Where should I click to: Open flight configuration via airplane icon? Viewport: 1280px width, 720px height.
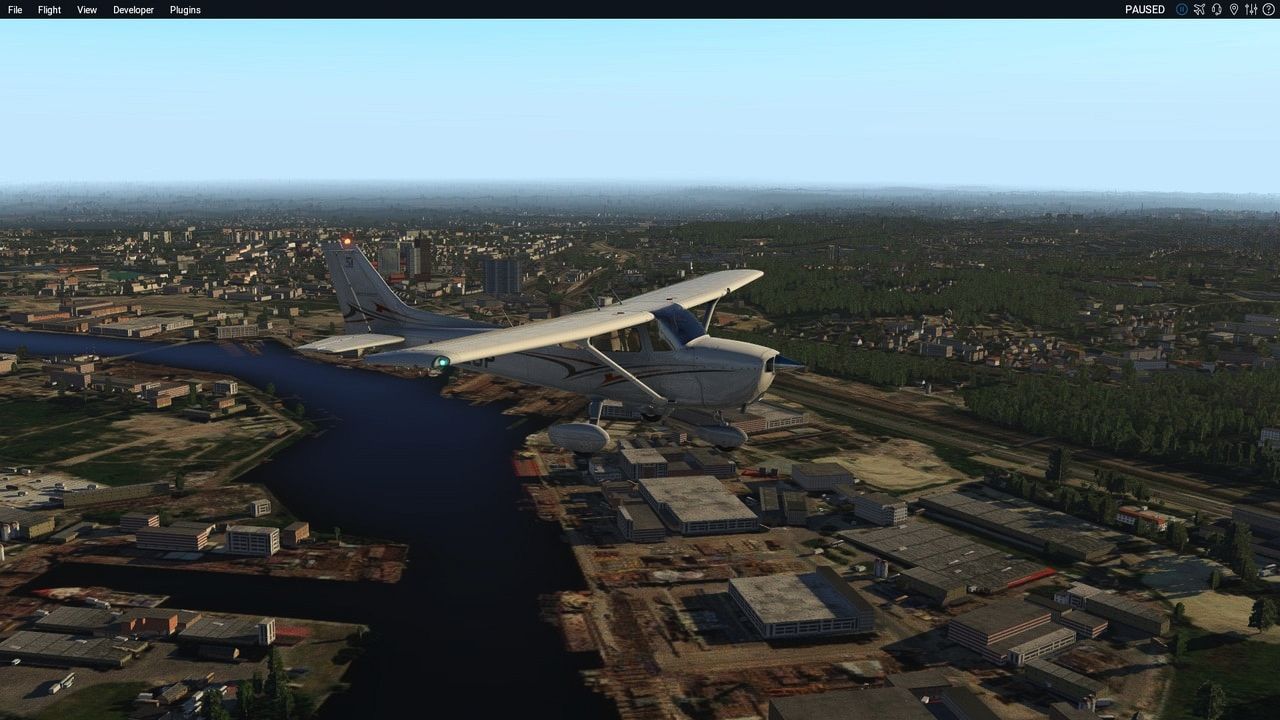pyautogui.click(x=1199, y=9)
